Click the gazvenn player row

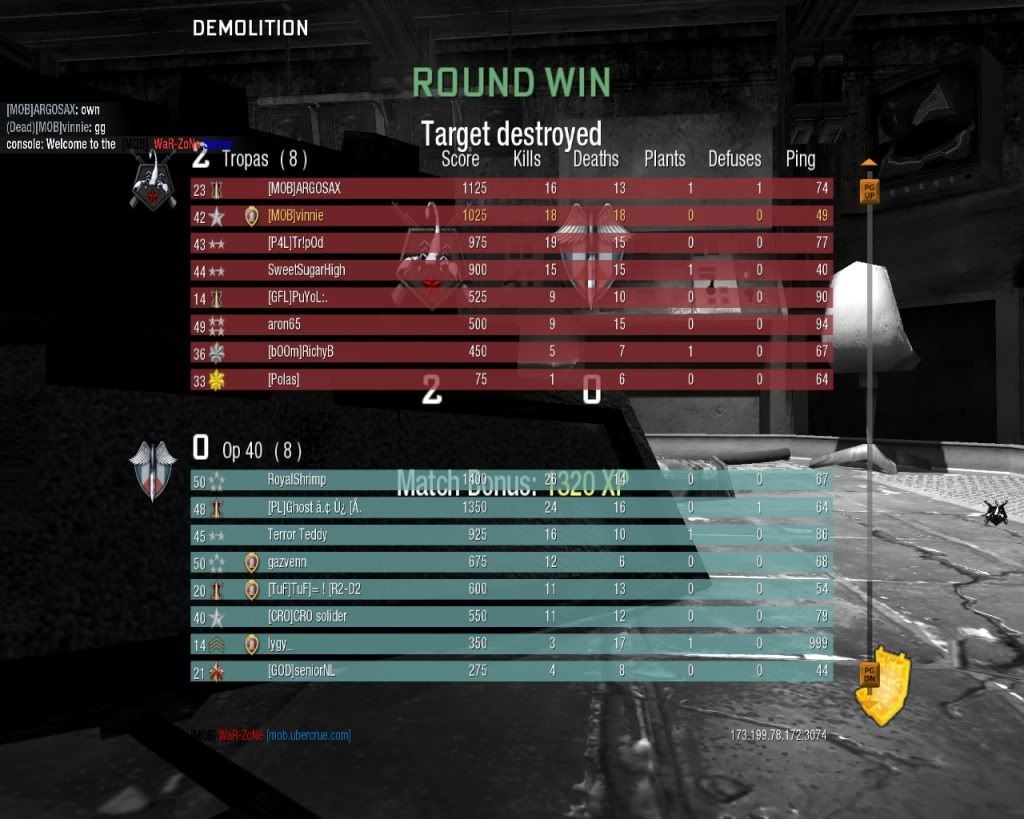(x=510, y=563)
